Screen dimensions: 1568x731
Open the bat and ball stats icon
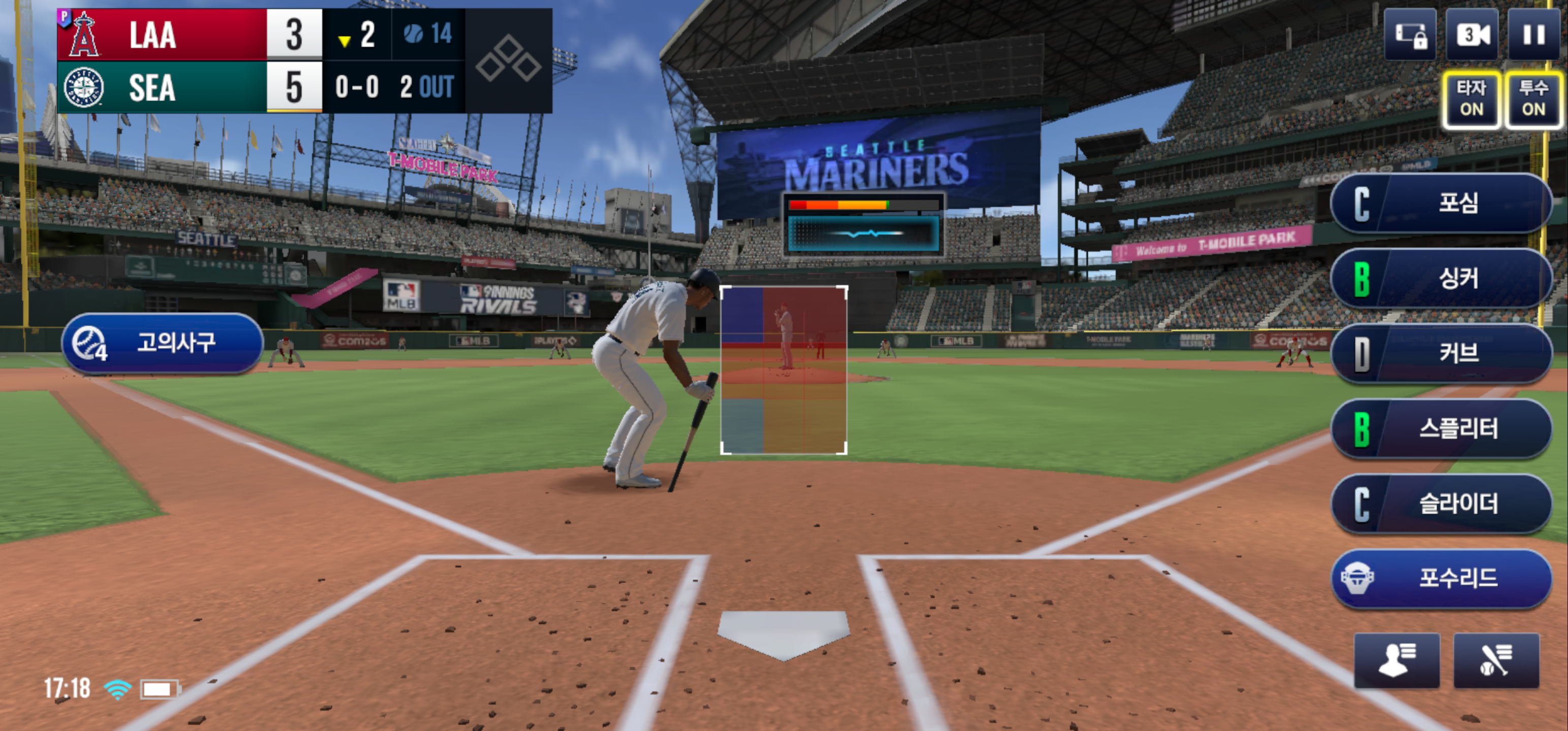(1495, 660)
